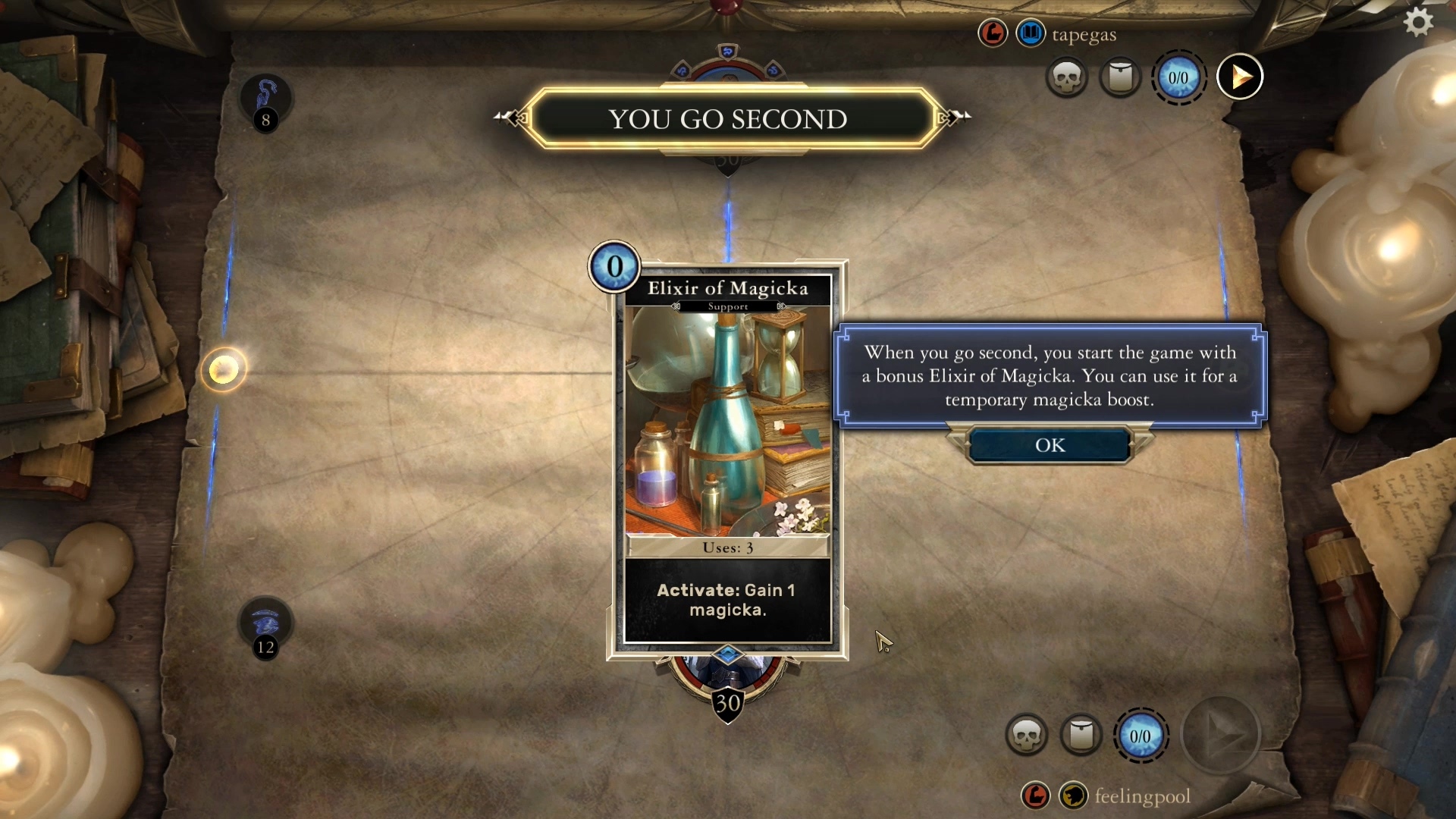Click the opponent's gold end-turn arrow

pos(1240,77)
